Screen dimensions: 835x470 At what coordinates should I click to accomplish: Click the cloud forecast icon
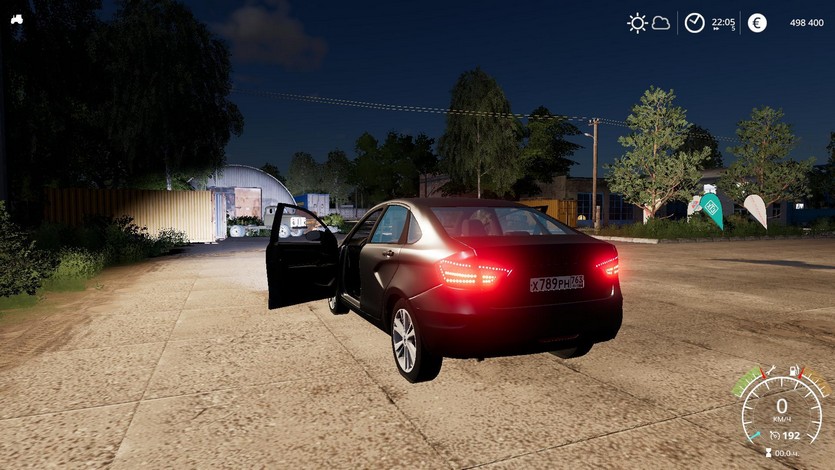[661, 23]
